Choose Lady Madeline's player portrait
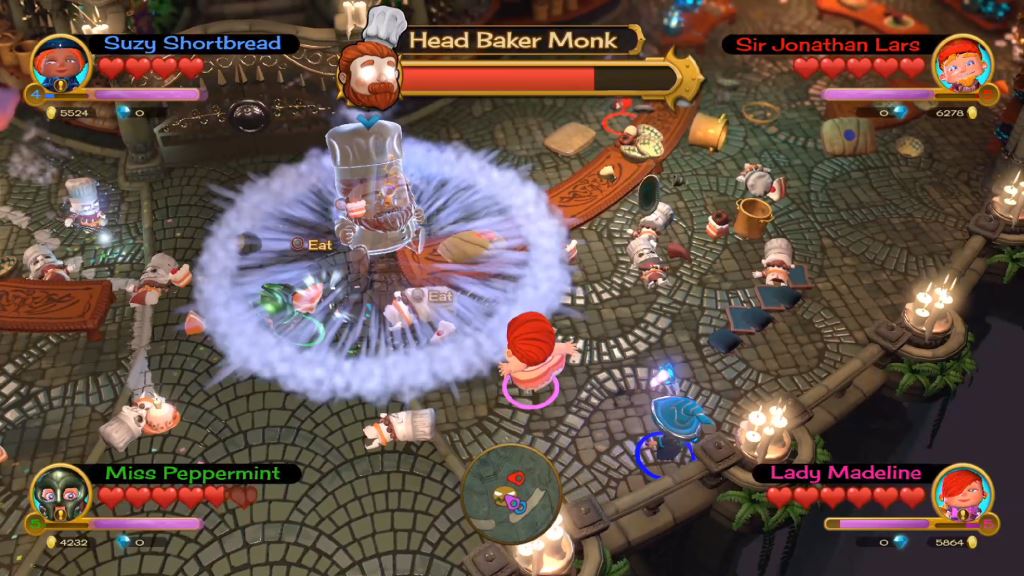Image resolution: width=1024 pixels, height=576 pixels. [962, 494]
